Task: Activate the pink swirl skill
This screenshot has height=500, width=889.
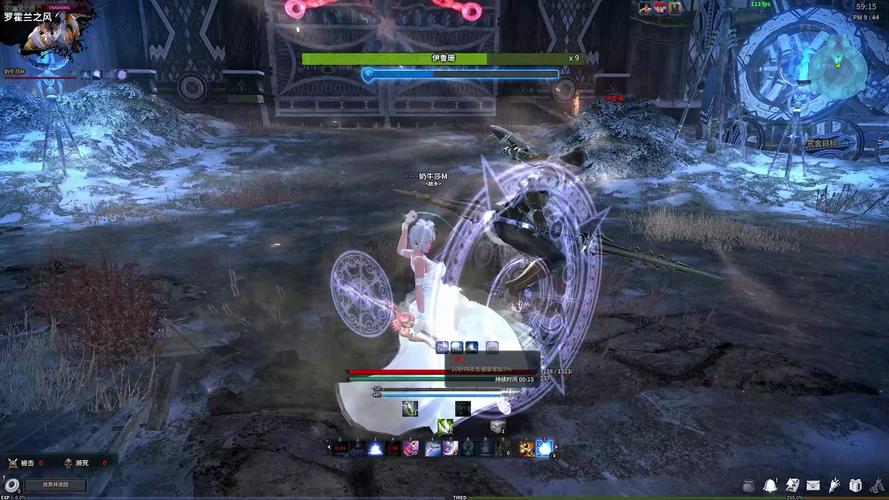Action: point(411,448)
